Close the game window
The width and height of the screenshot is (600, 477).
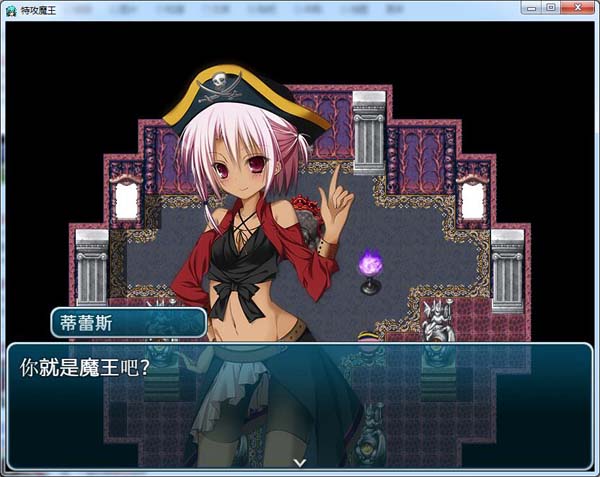pyautogui.click(x=576, y=8)
